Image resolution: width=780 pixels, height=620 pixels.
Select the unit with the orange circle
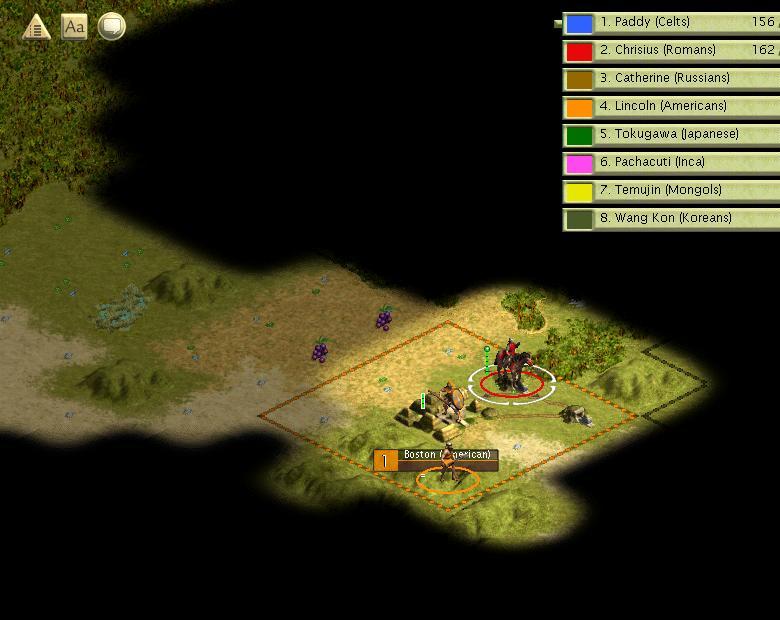point(448,470)
